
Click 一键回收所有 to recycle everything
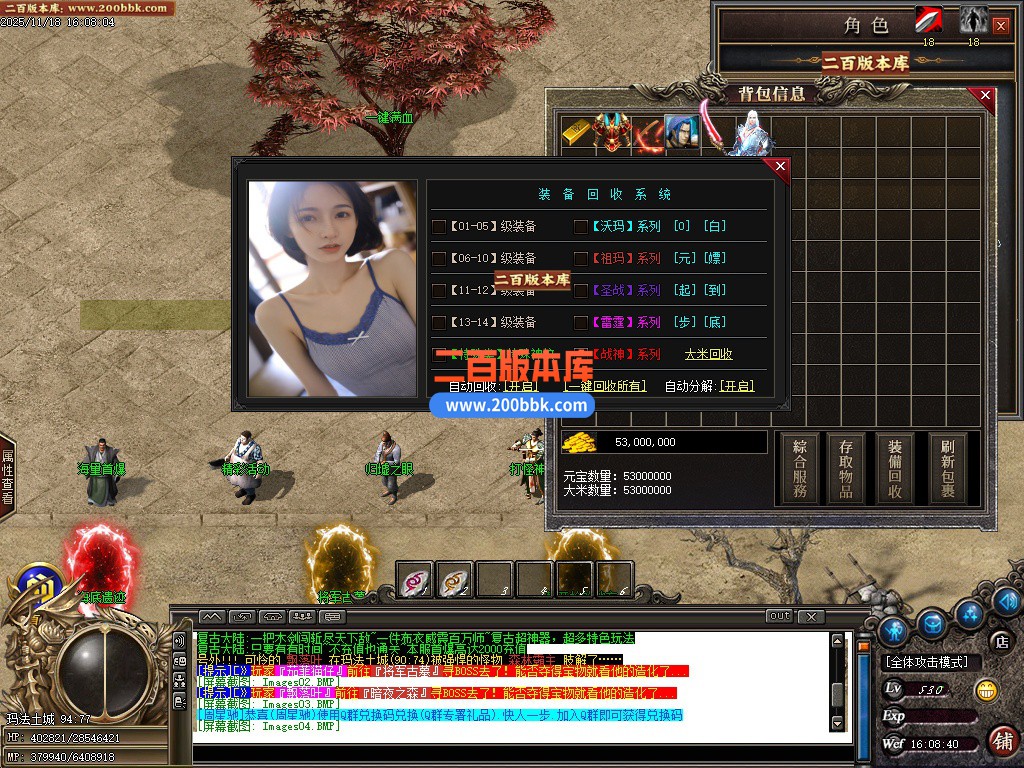(x=605, y=386)
